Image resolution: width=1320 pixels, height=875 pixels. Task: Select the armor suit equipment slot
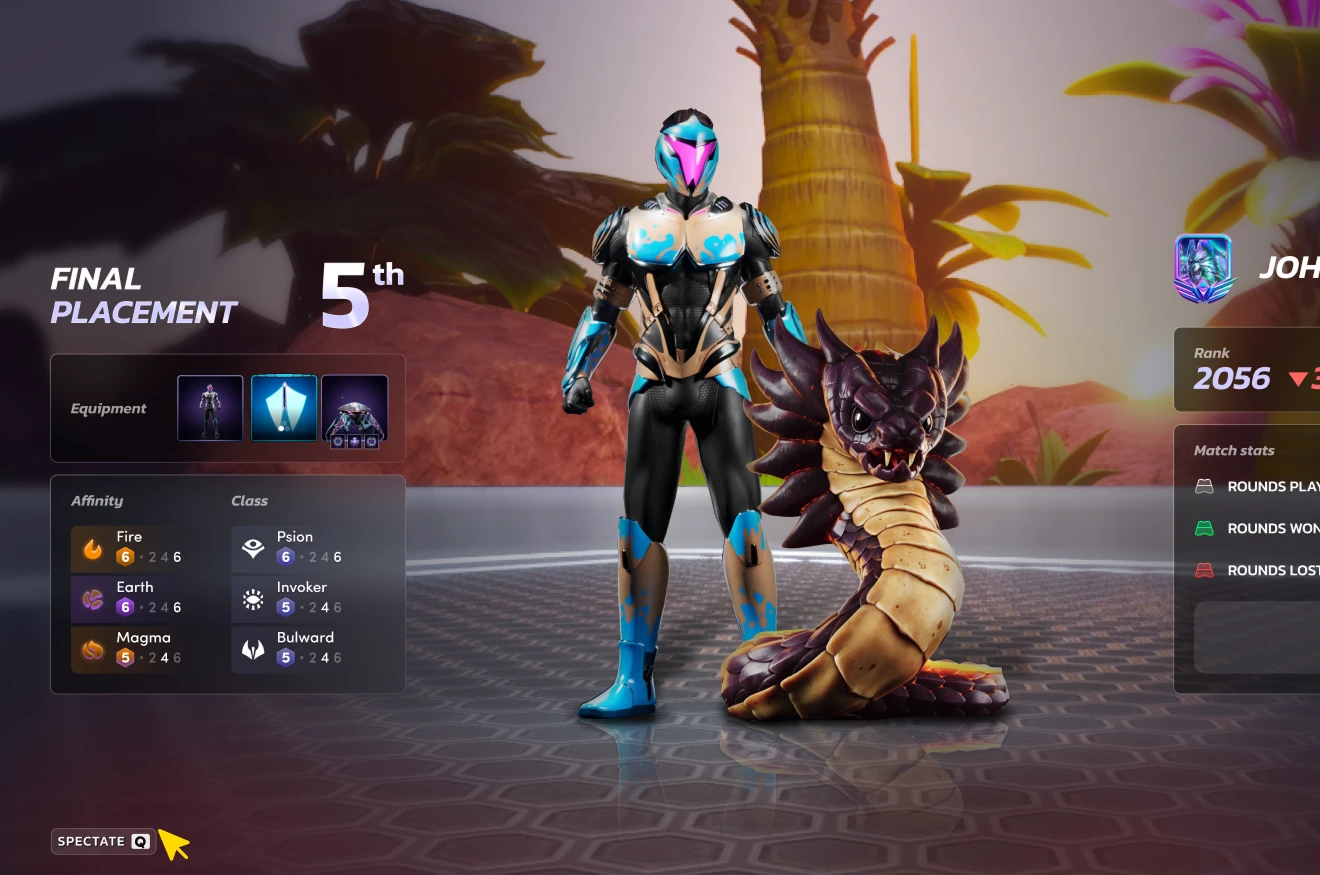(210, 408)
